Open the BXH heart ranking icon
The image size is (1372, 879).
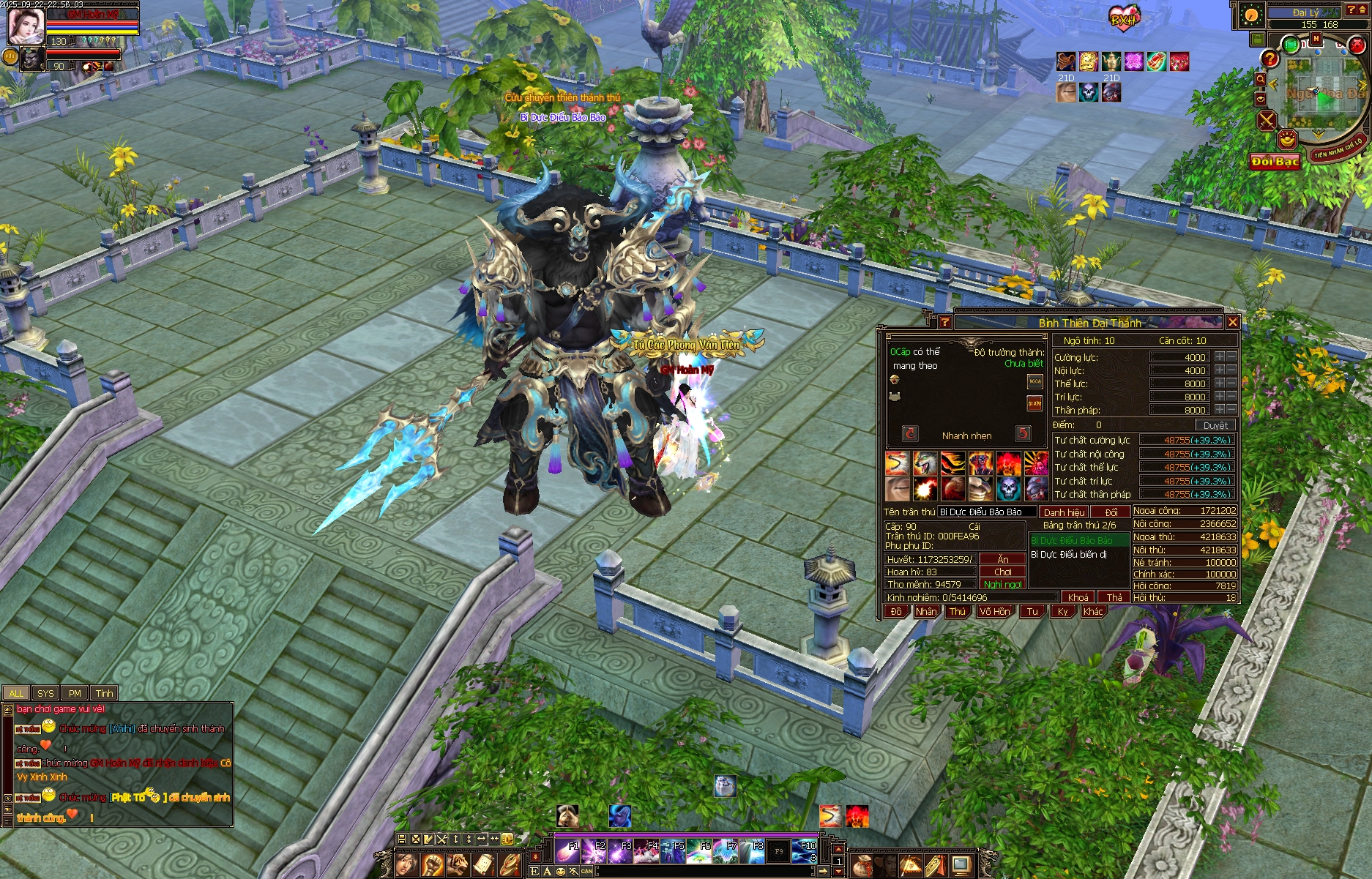click(x=1123, y=20)
